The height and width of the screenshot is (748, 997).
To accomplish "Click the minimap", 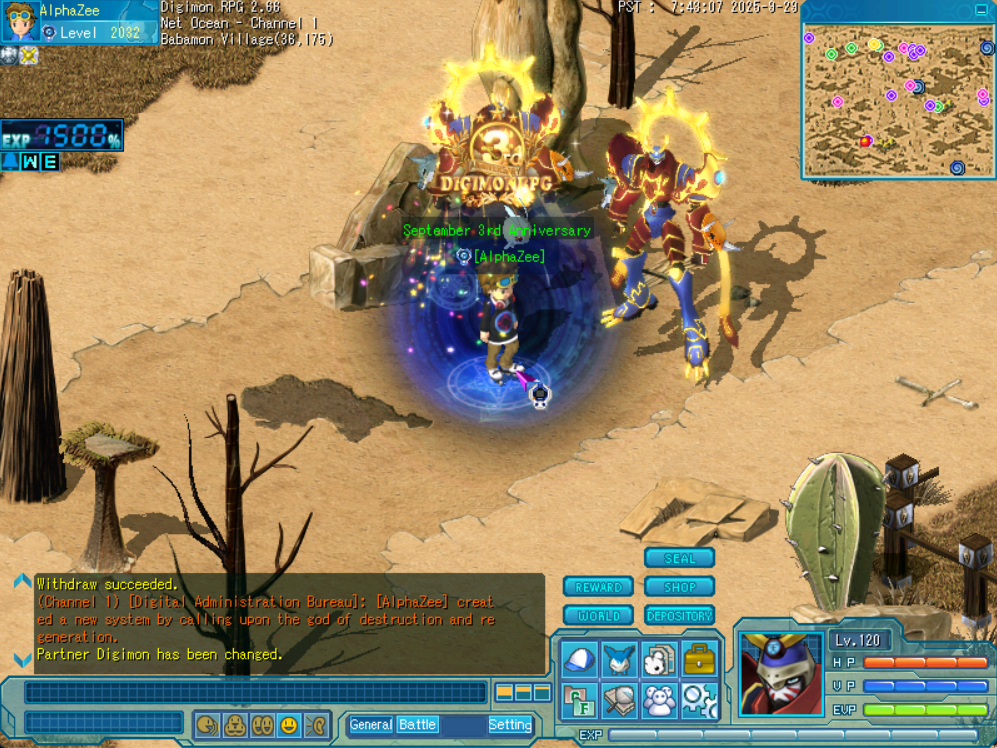I will click(897, 102).
